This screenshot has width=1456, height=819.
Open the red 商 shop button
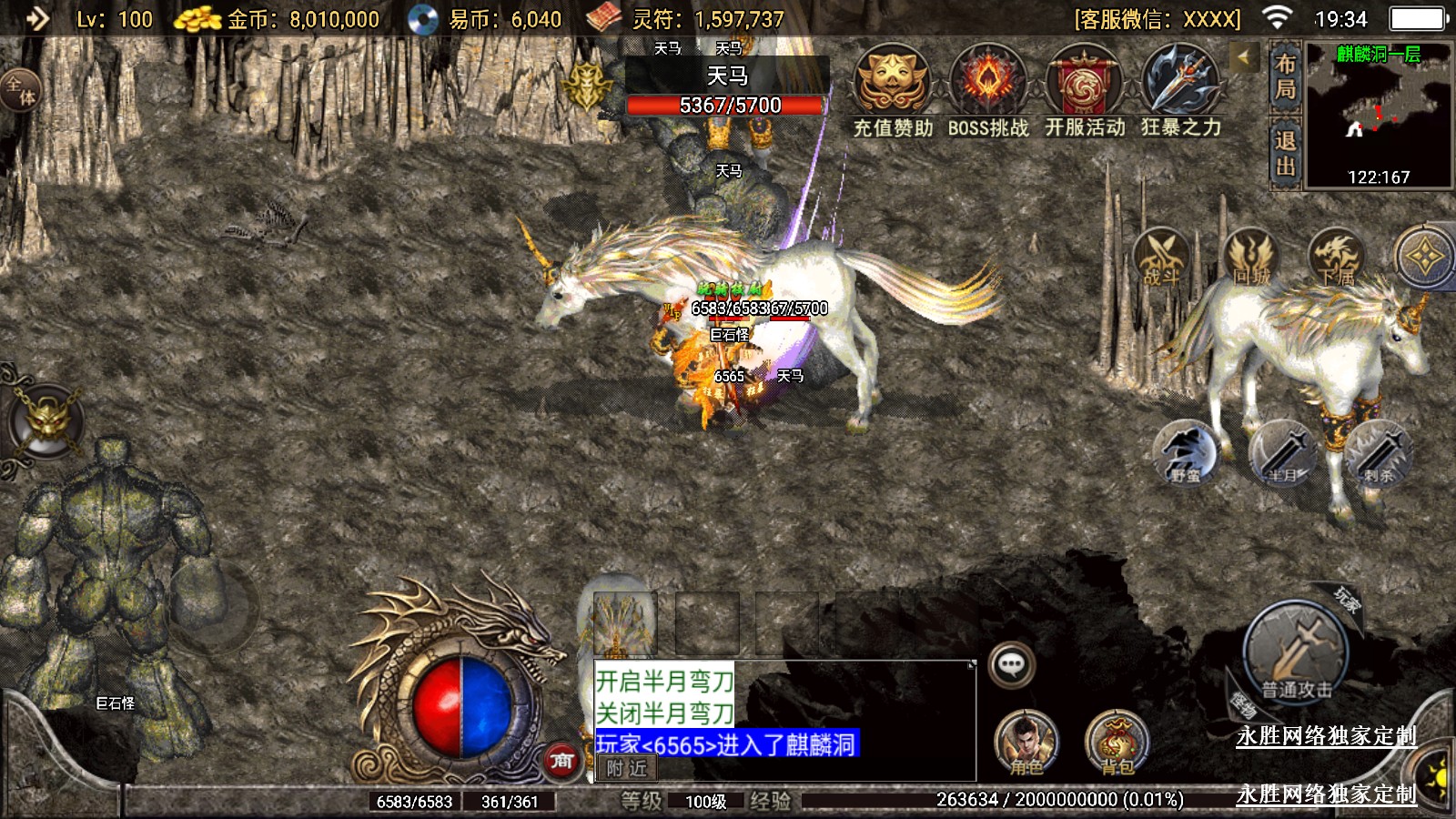[561, 761]
